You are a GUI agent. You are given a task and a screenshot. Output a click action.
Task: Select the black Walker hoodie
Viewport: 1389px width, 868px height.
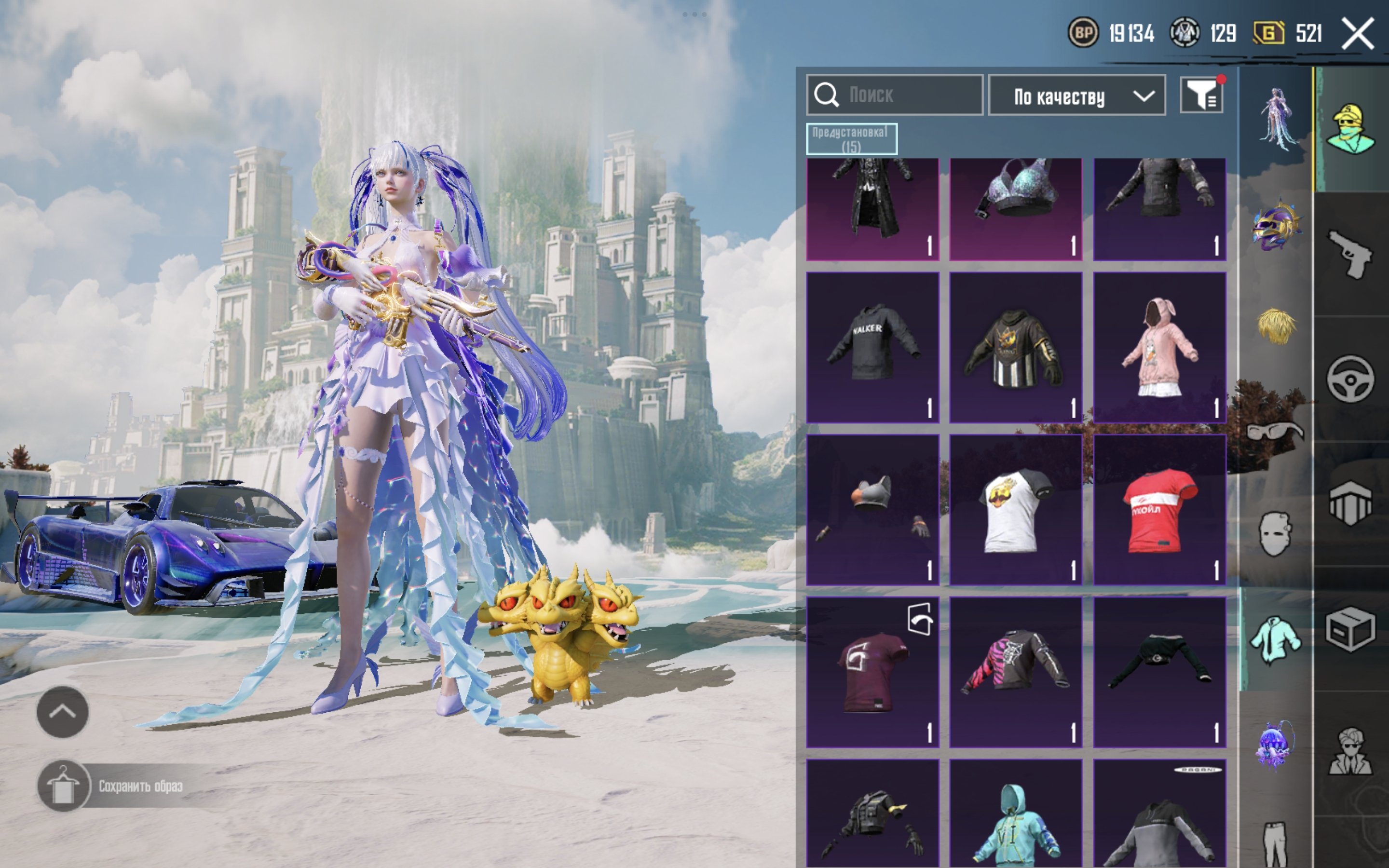(x=872, y=347)
